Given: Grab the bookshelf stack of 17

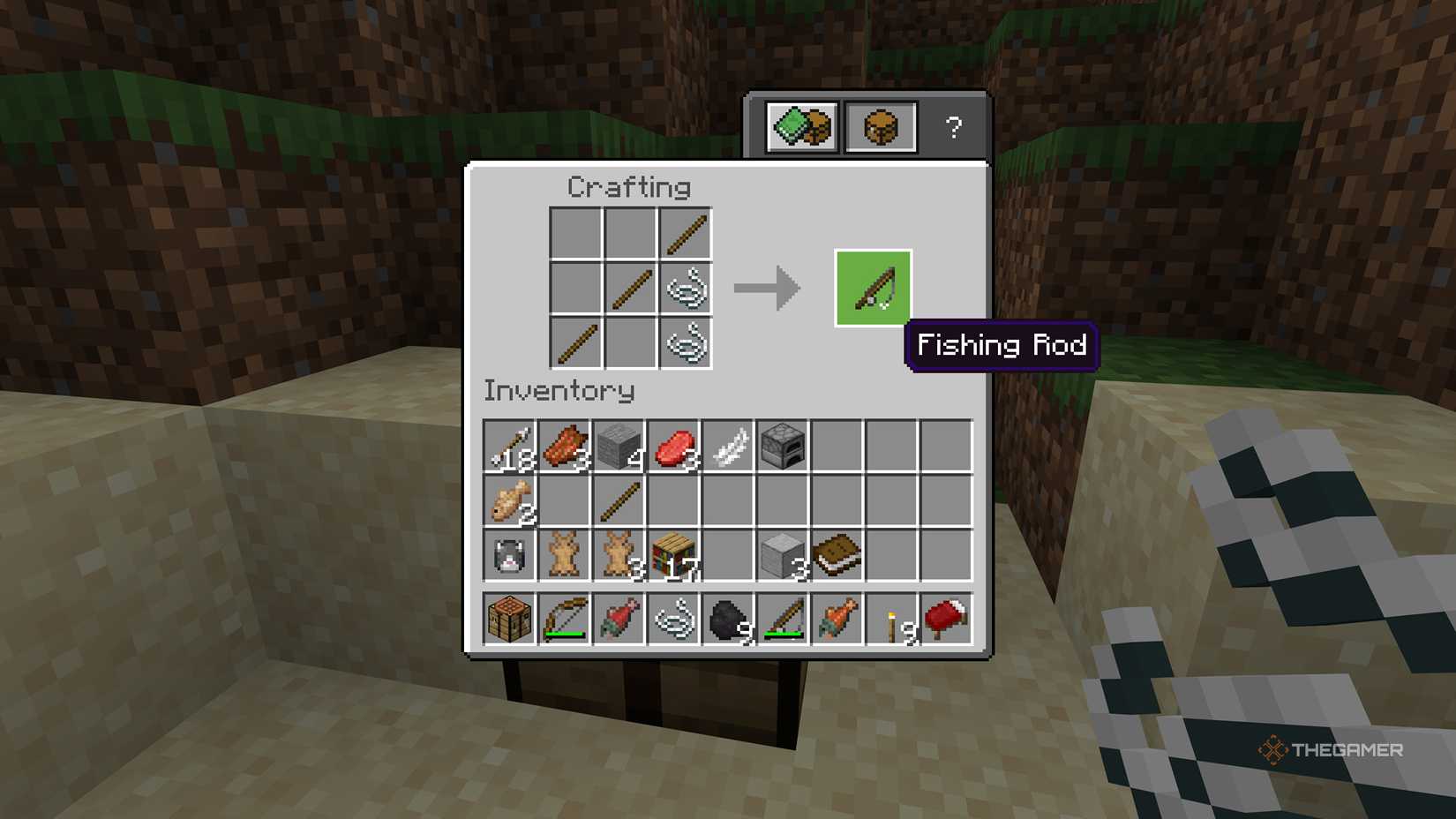Looking at the screenshot, I should point(672,556).
